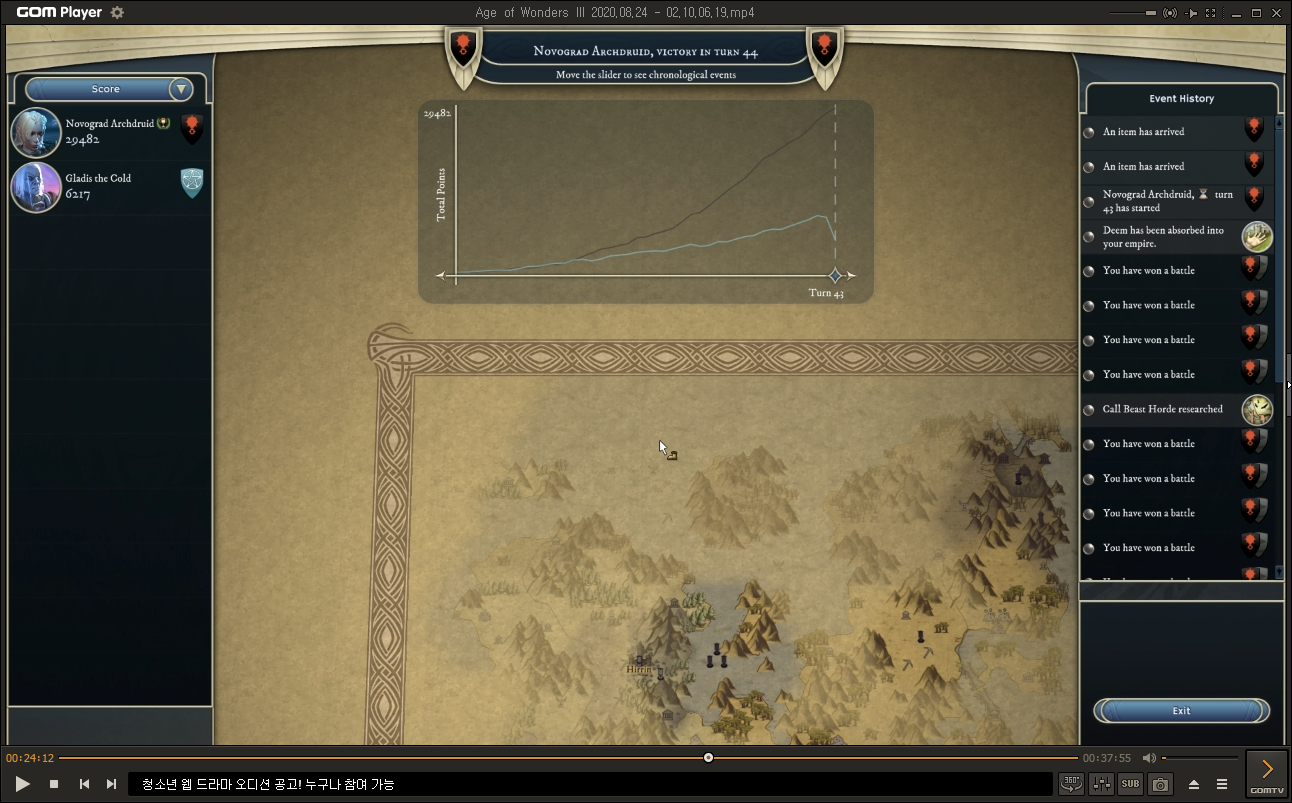This screenshot has width=1292, height=803.
Task: Select 'turn 43 has started' event
Action: pos(1162,201)
